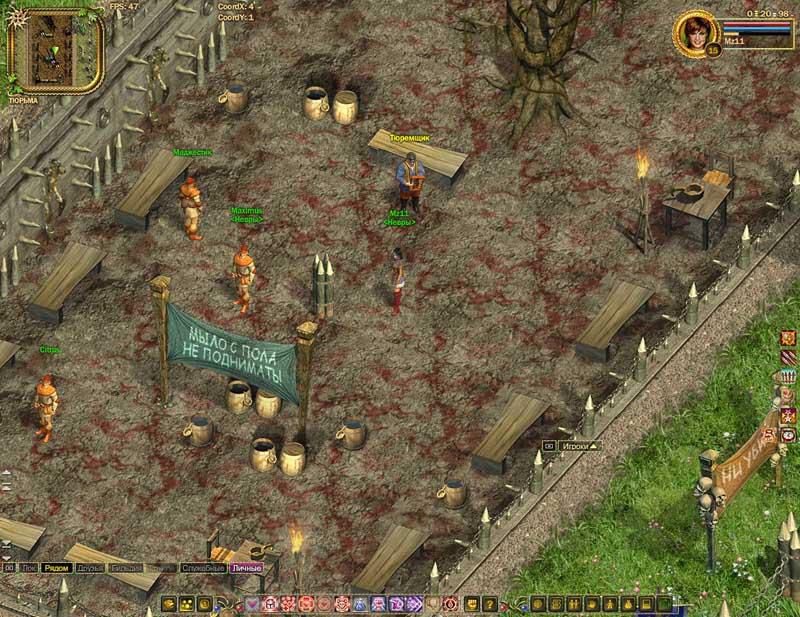Open the Личные chat tab
The width and height of the screenshot is (800, 617).
point(246,568)
